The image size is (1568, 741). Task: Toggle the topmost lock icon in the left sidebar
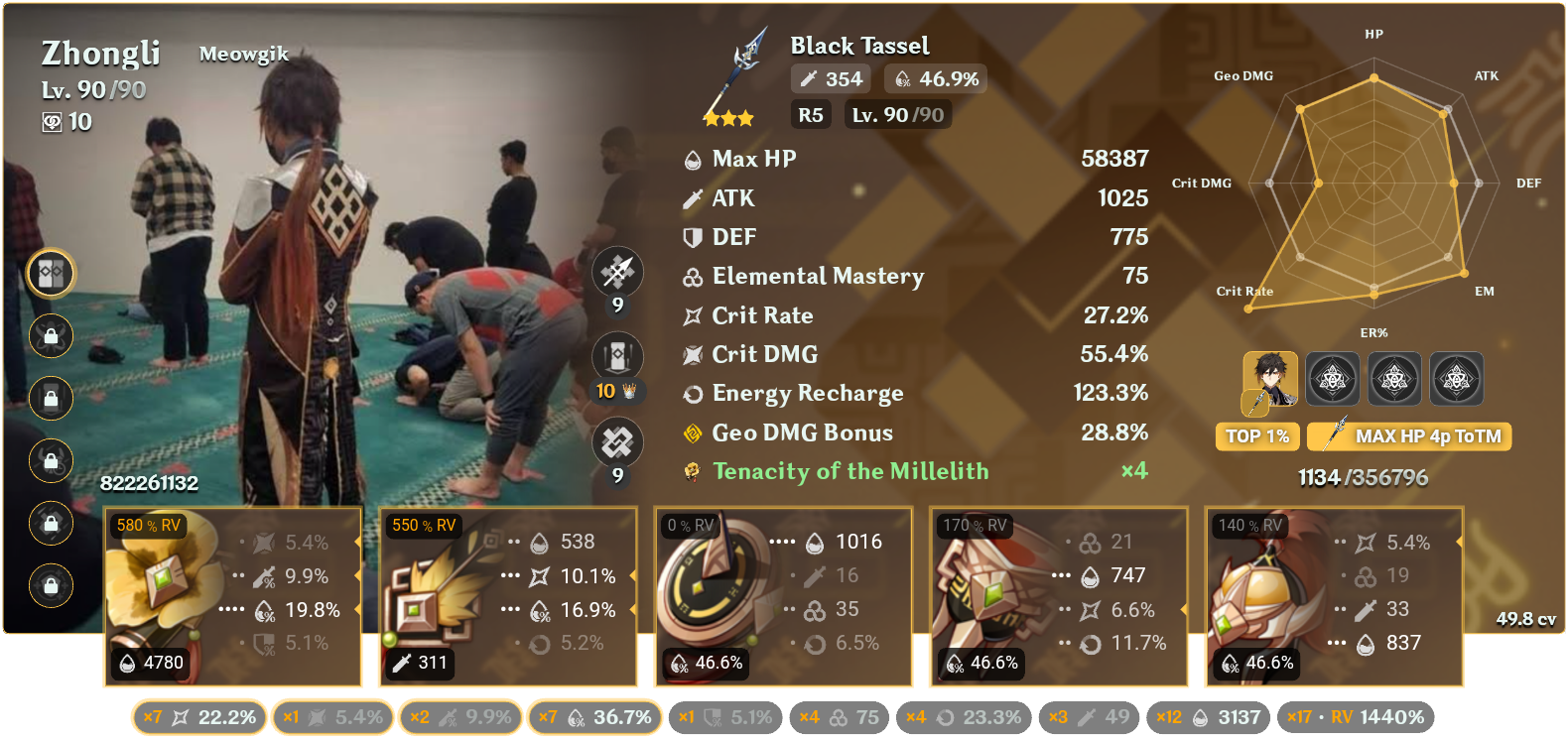tap(50, 336)
